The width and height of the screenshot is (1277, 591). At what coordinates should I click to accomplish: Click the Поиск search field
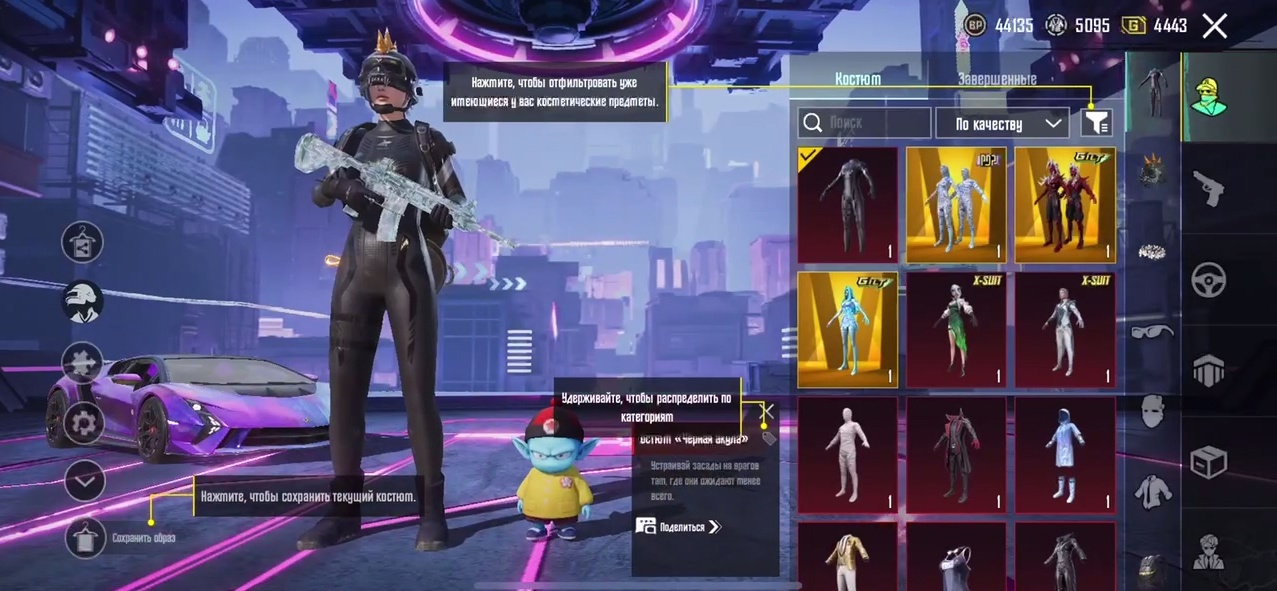[x=866, y=123]
